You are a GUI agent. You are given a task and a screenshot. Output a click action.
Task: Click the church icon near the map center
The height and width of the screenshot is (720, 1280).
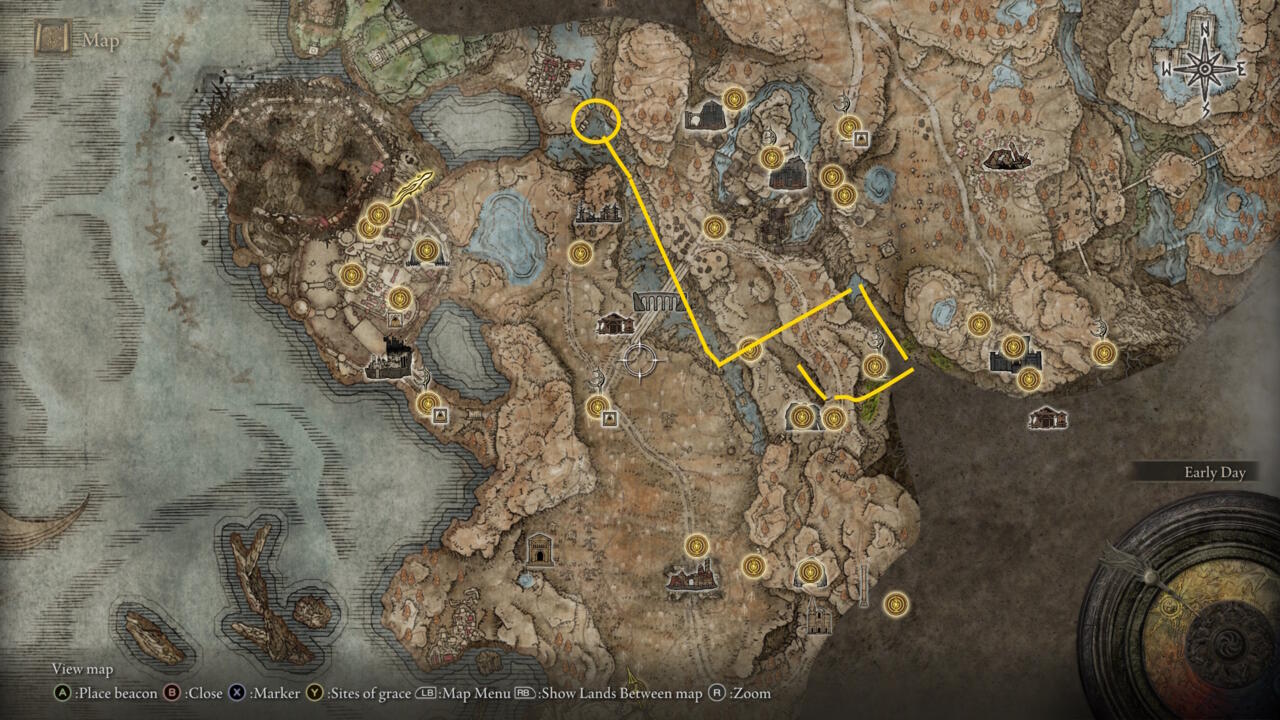pos(614,325)
